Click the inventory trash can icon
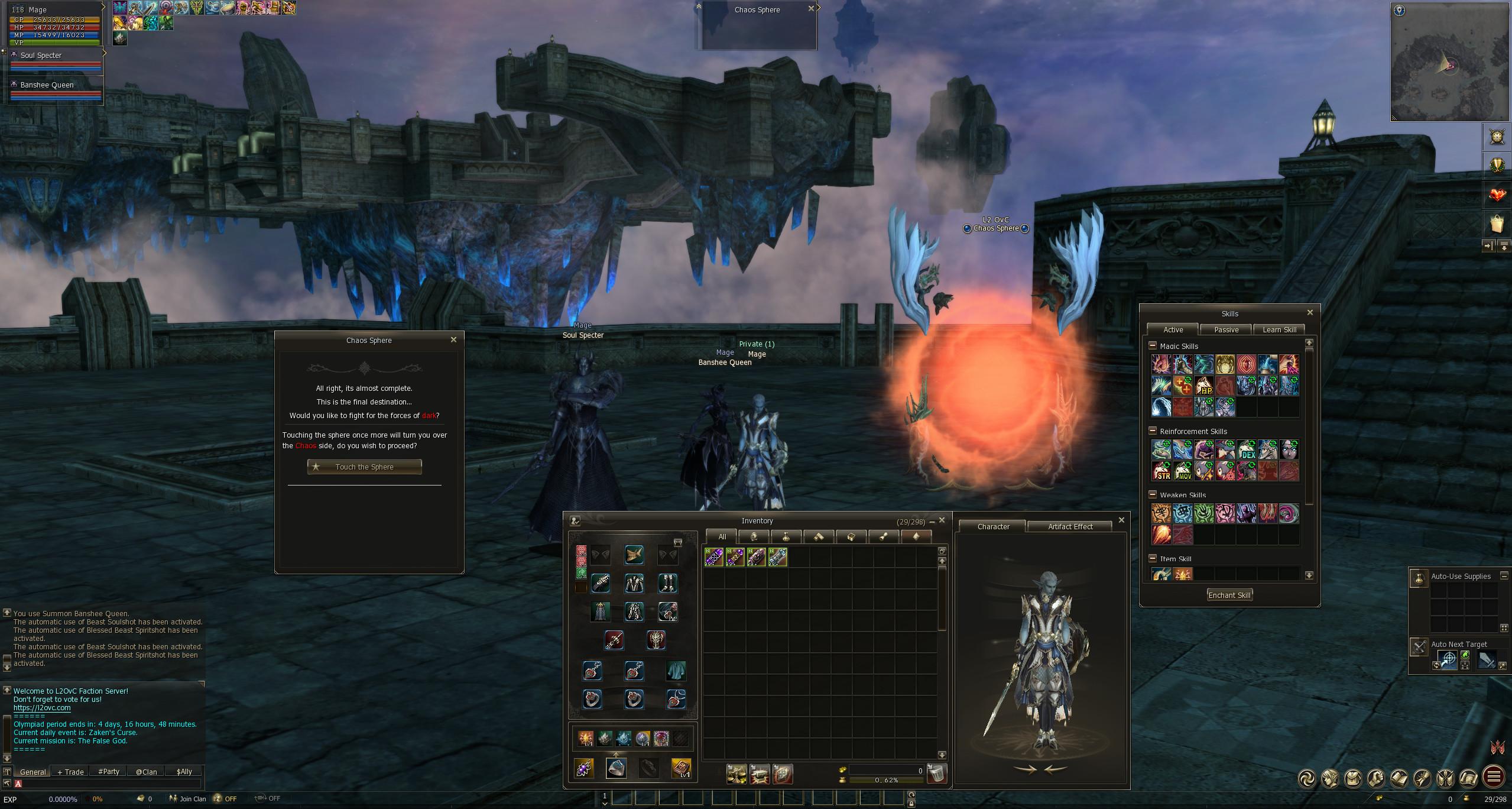 pyautogui.click(x=937, y=774)
